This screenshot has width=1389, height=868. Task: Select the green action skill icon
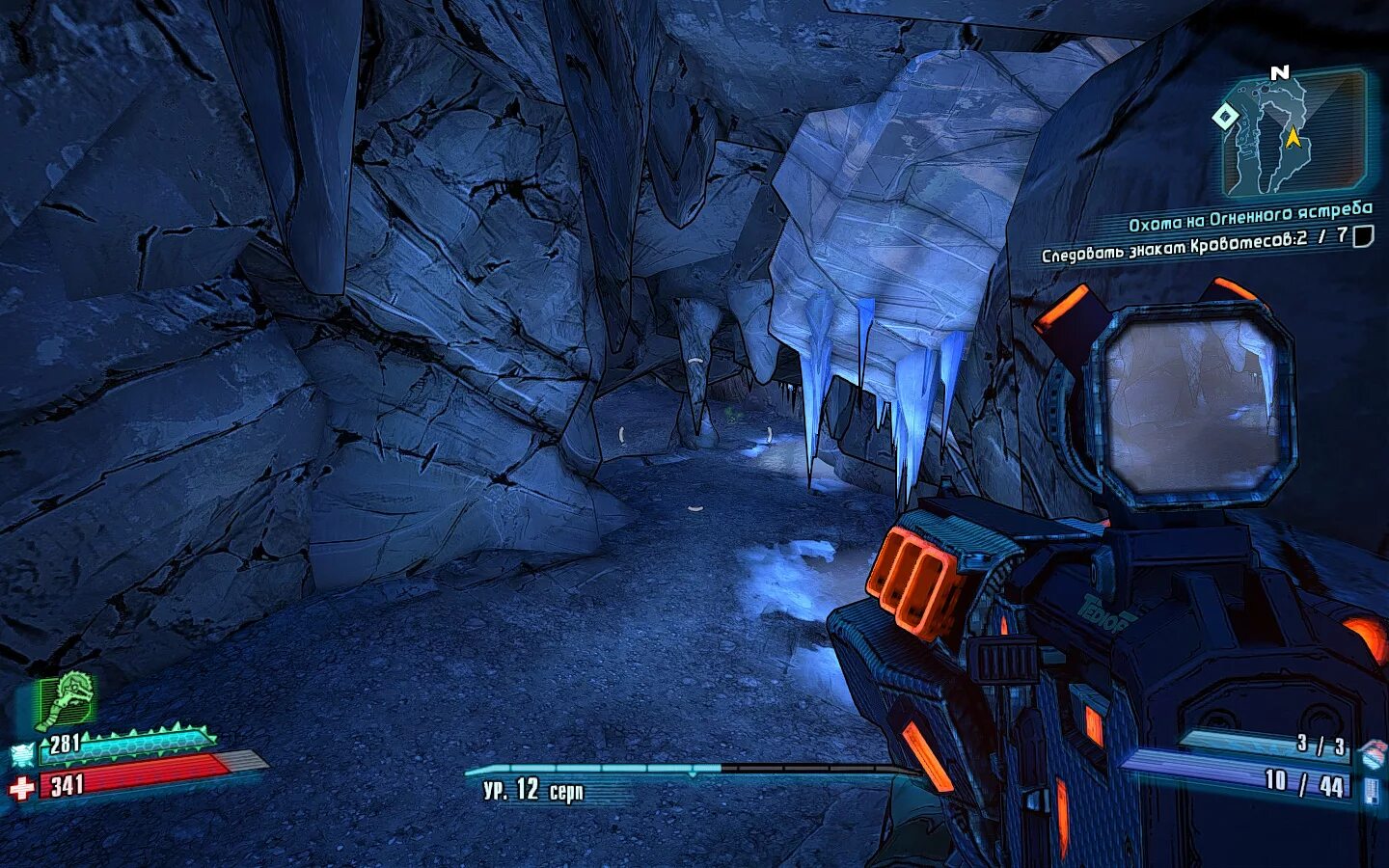click(66, 699)
